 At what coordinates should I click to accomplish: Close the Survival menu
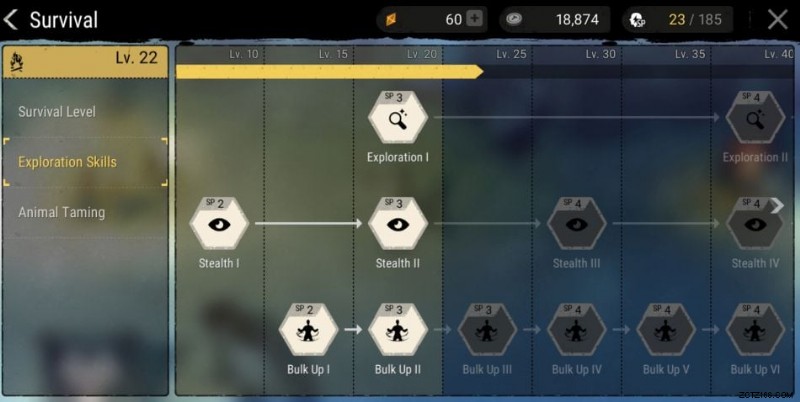[777, 19]
